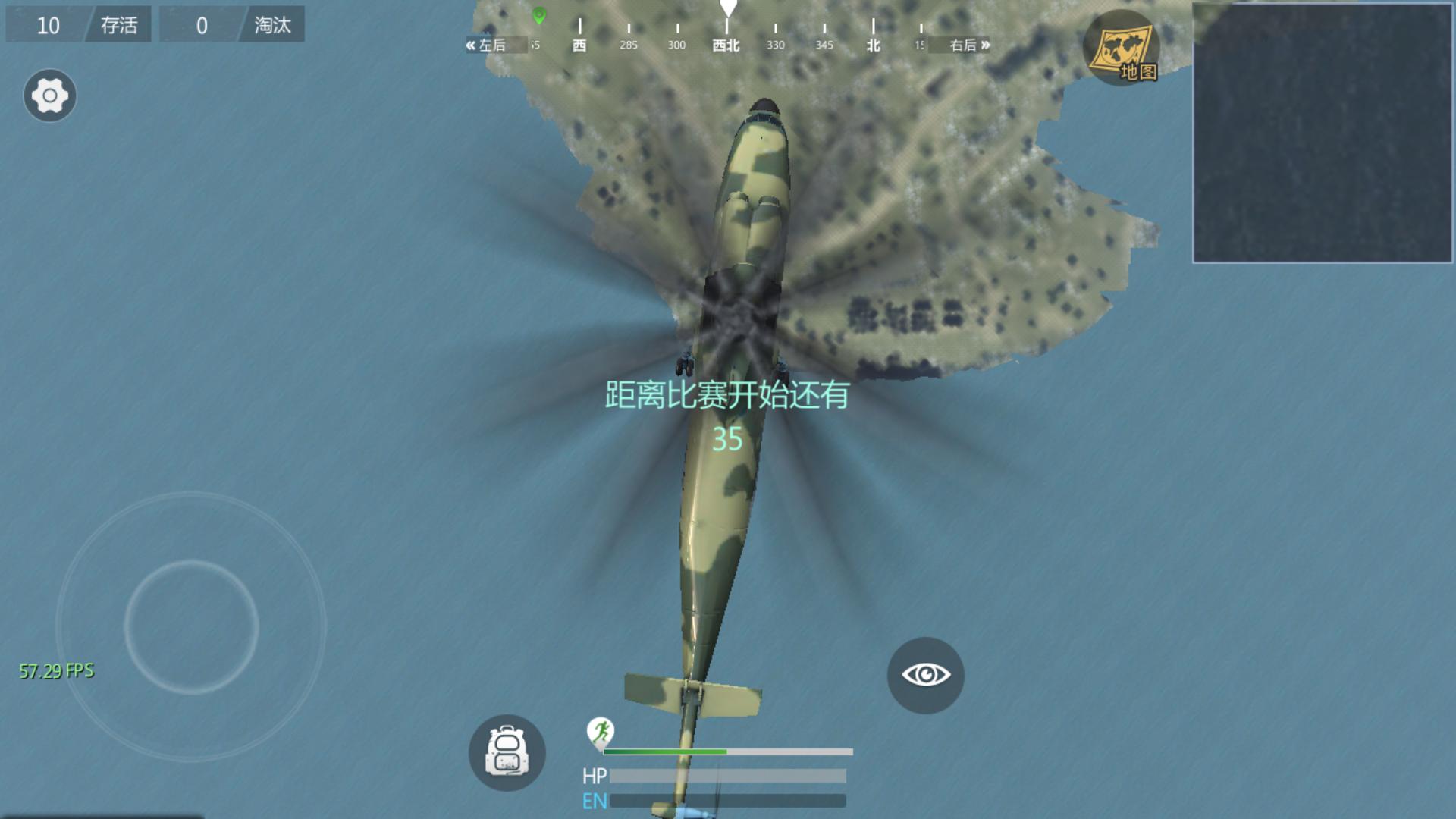Tap the 300 bearing on the compass
This screenshot has width=1456, height=819.
coord(676,45)
